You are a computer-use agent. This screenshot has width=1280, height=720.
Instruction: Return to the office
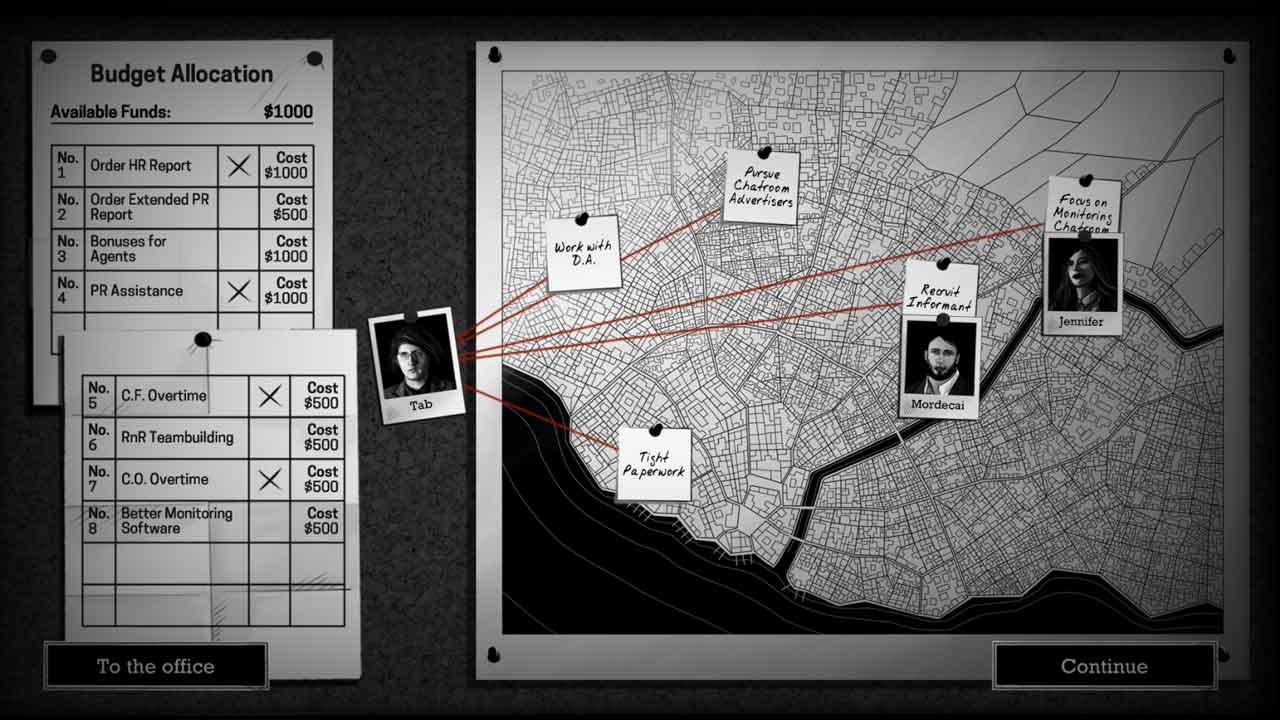coord(156,666)
